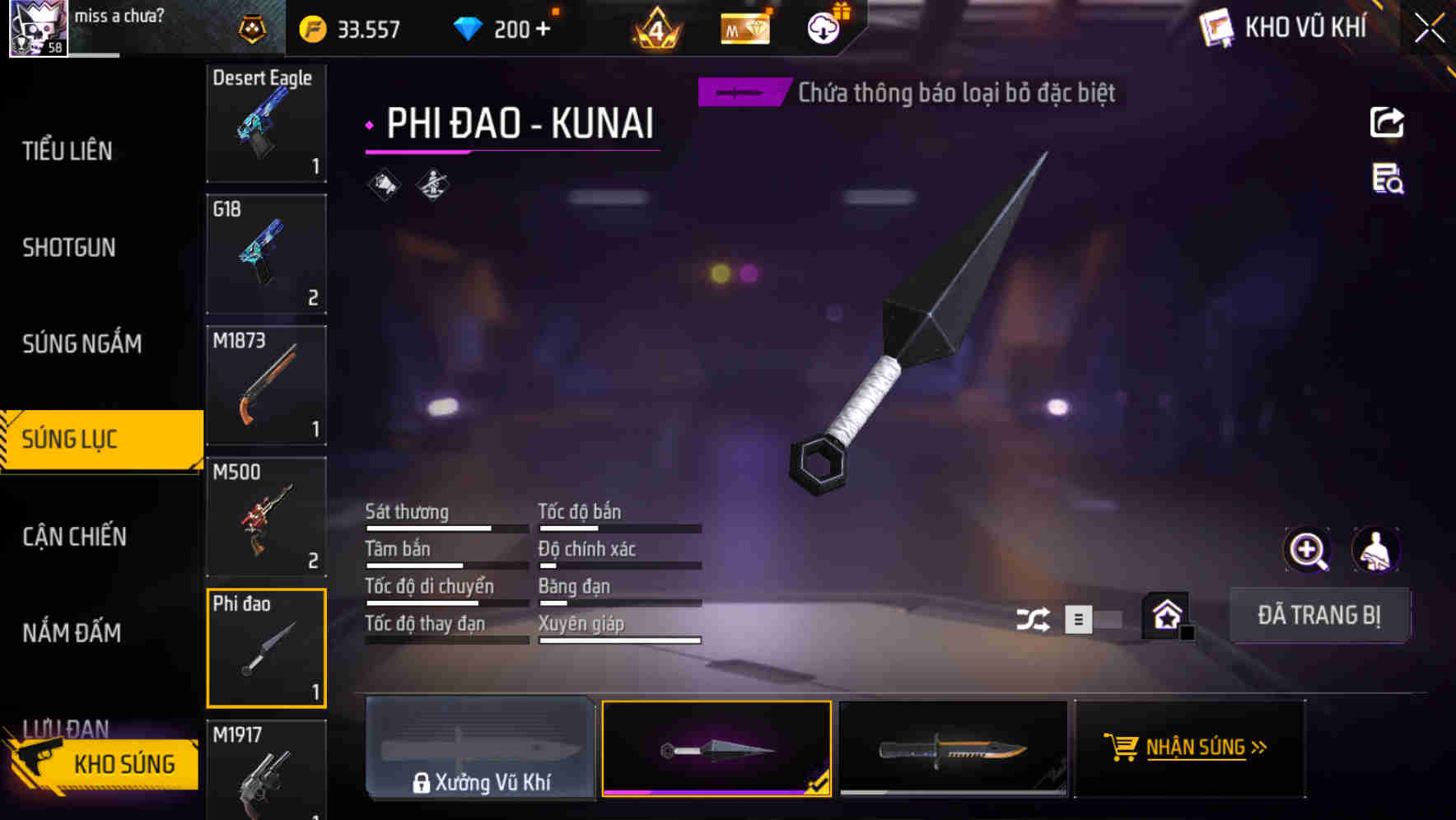
Task: Click the megaphone badge under weapon name
Action: click(x=384, y=184)
